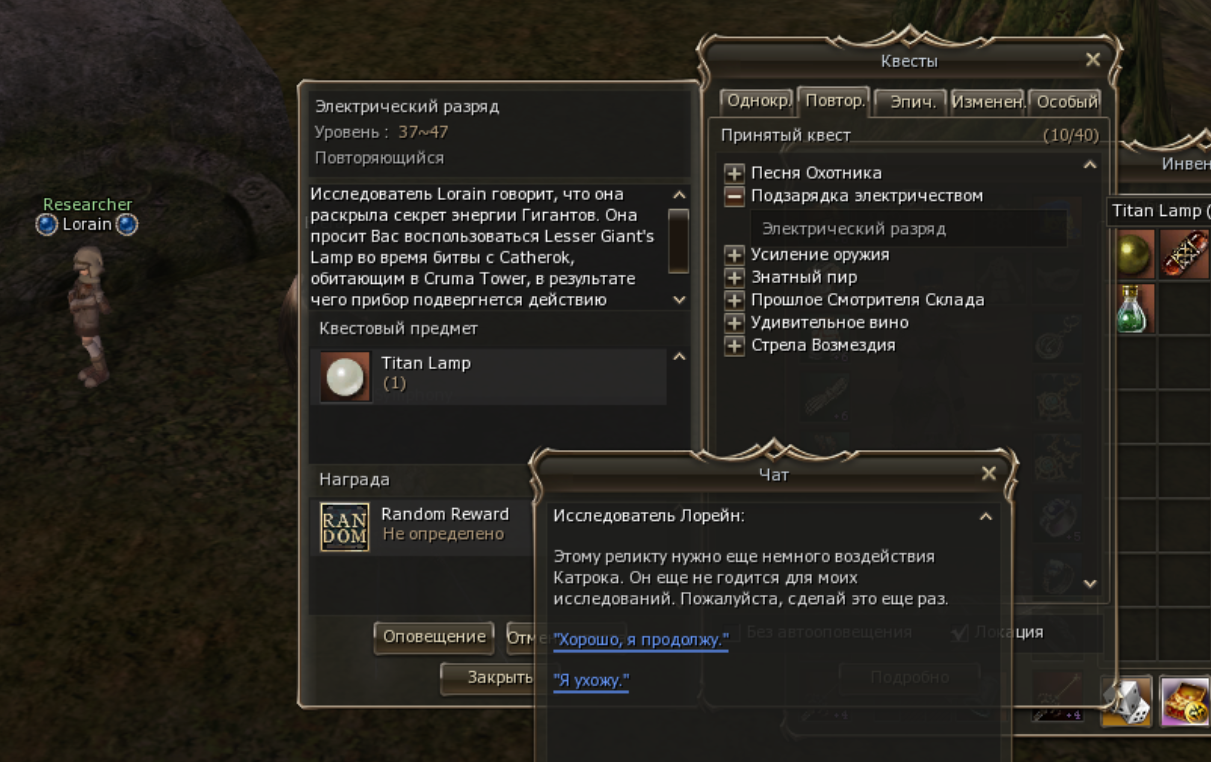The image size is (1211, 762).
Task: Select the green potion bottle in inventory
Action: (x=1132, y=308)
